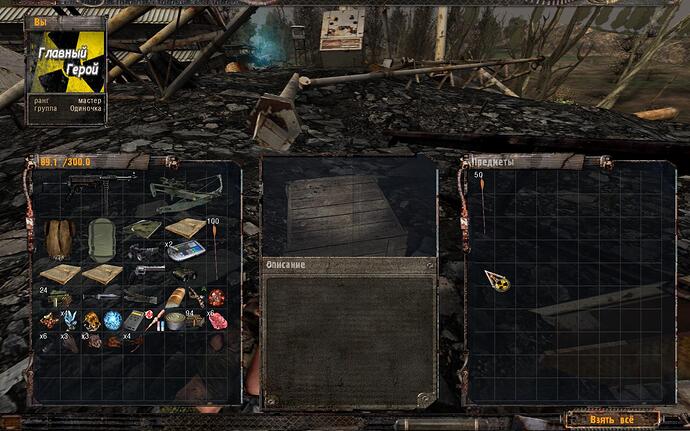Viewport: 690px width, 431px height.
Task: Pick the loaf of bread
Action: click(176, 297)
